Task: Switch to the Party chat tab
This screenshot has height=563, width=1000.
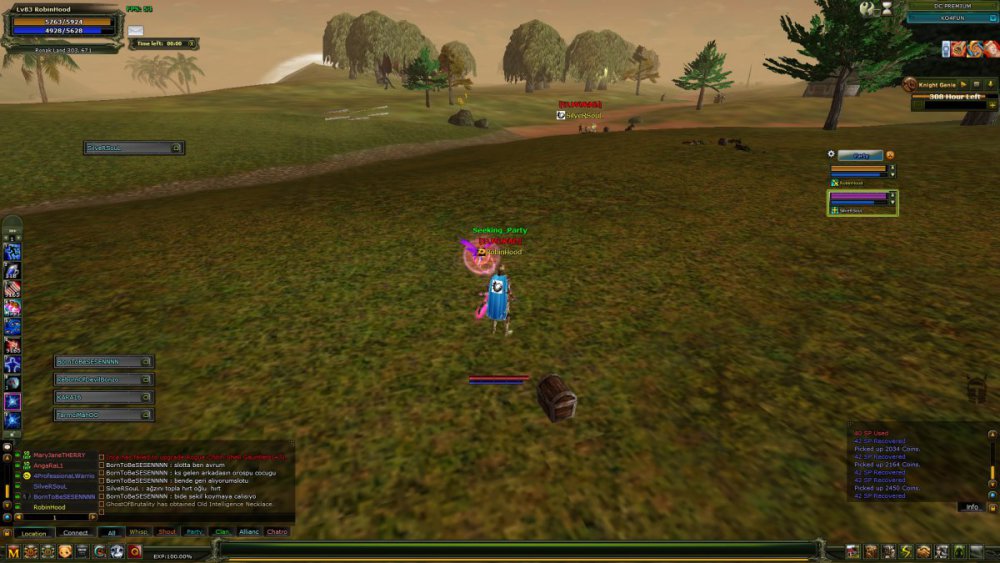Action: pos(194,532)
